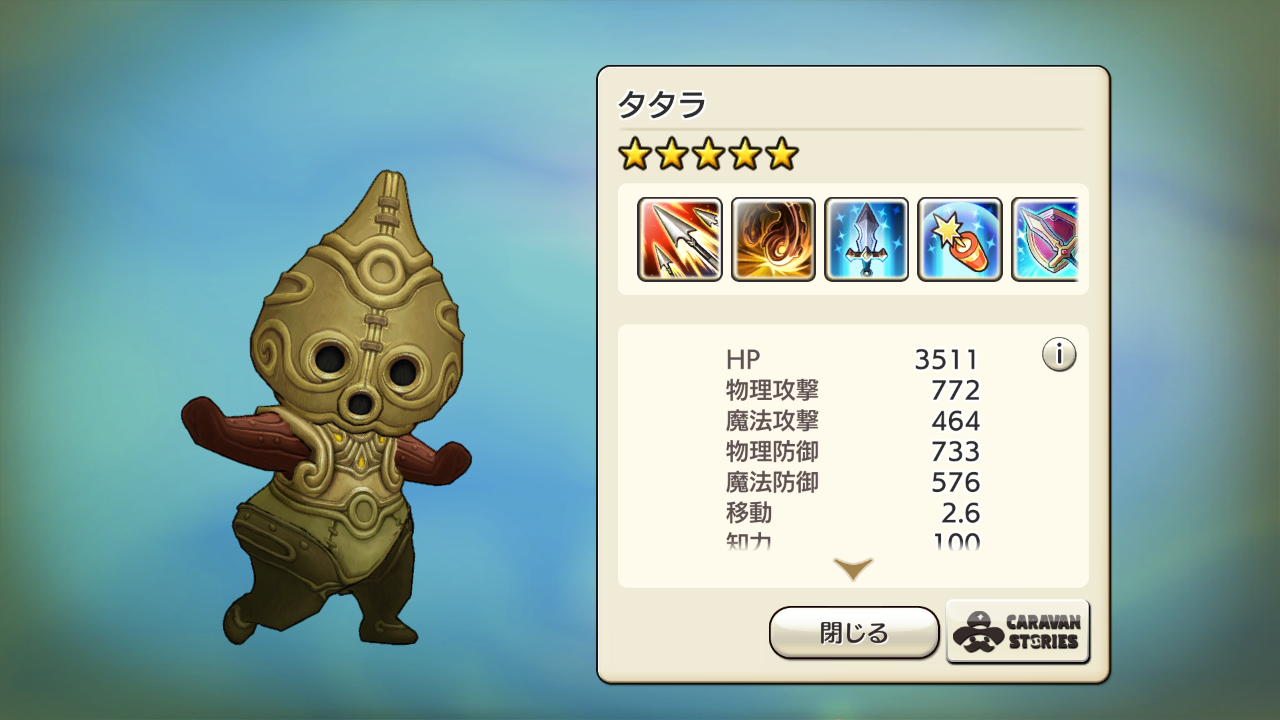Select the dynamite explosion skill icon
This screenshot has height=720, width=1280.
click(959, 239)
